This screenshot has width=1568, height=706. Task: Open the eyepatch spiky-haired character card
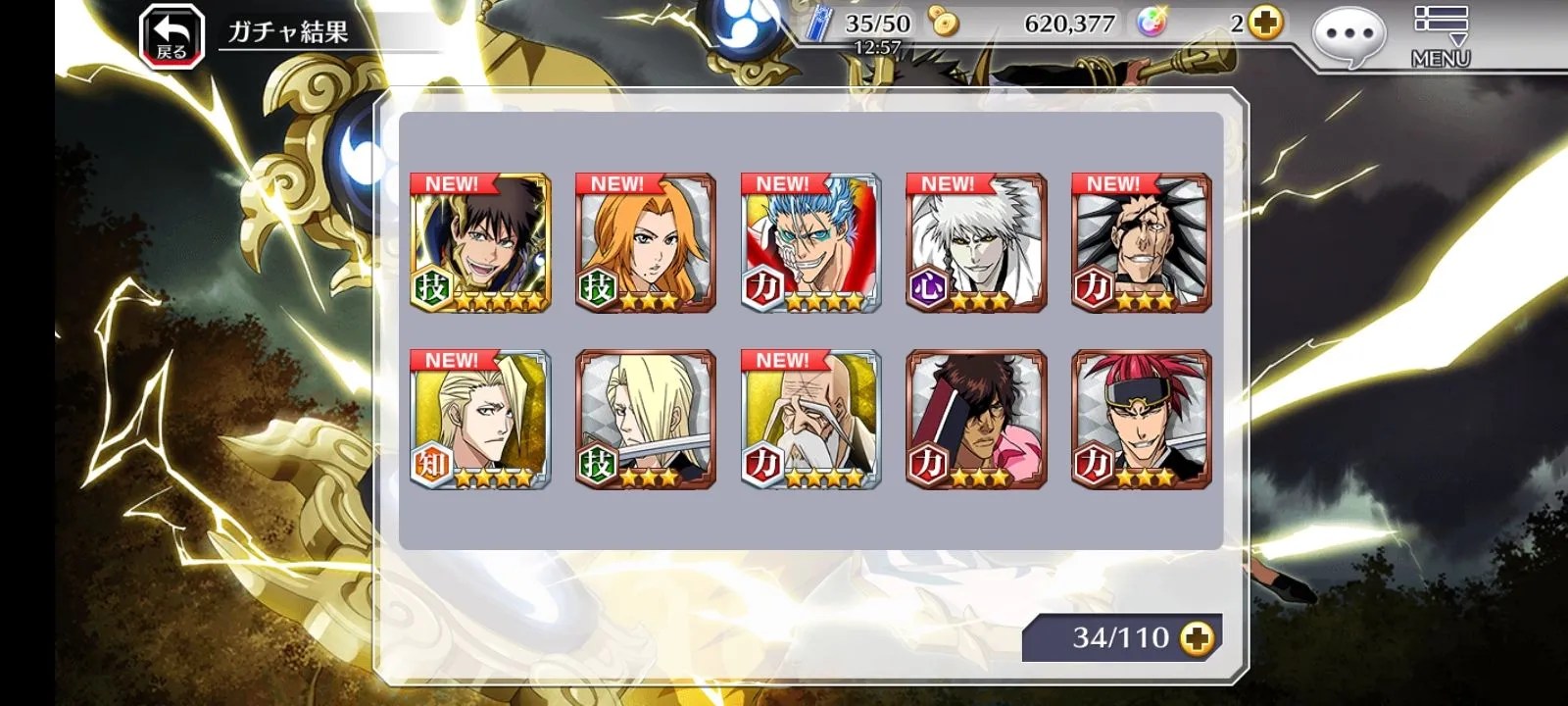[1142, 243]
